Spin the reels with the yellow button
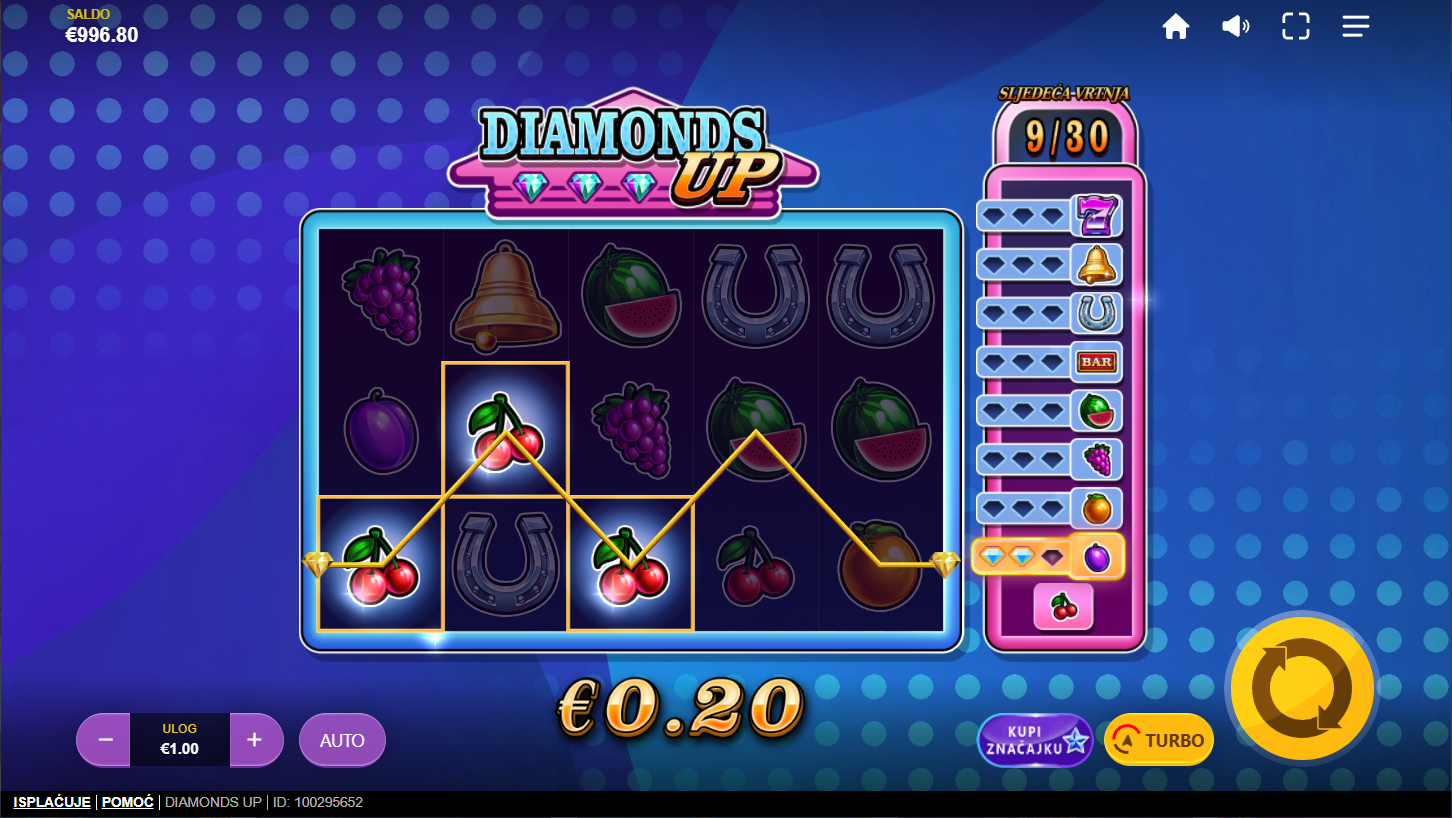 coord(1302,688)
